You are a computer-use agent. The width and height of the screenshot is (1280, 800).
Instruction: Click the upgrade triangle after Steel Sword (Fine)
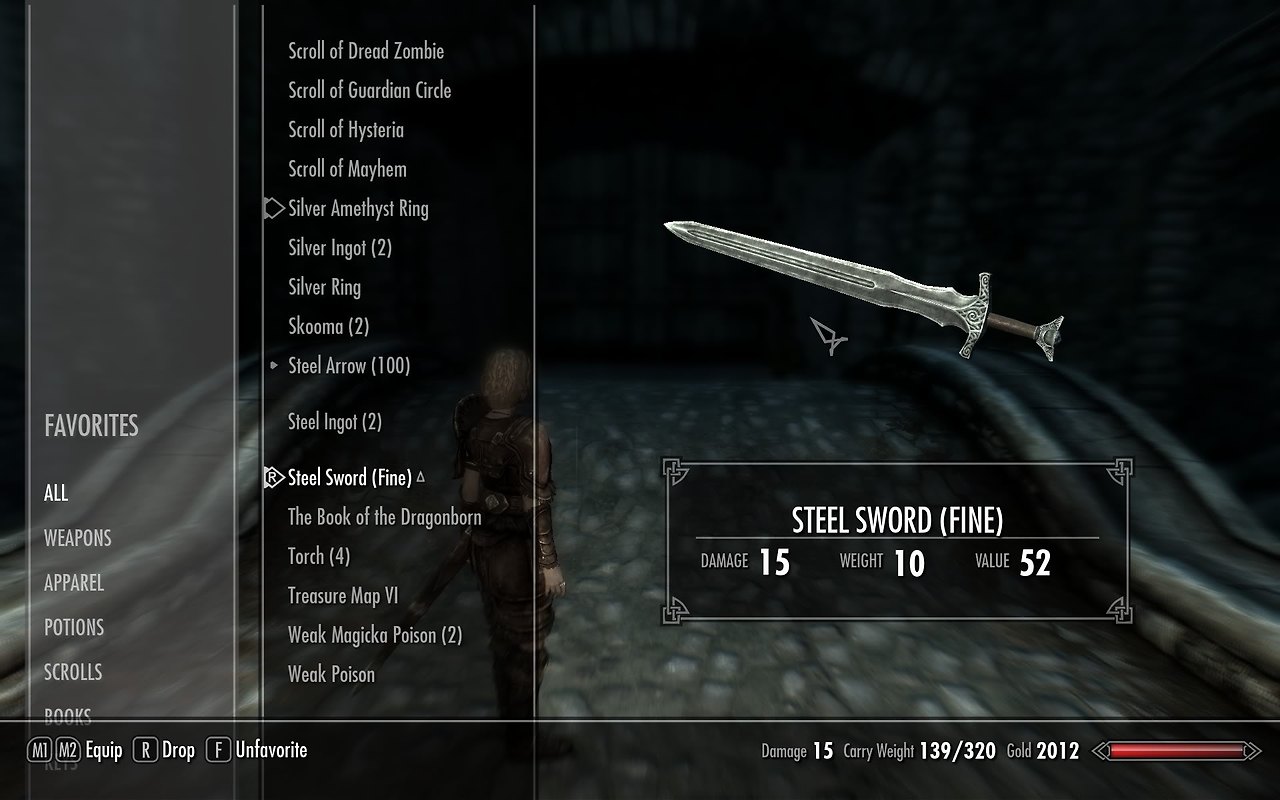tap(419, 478)
